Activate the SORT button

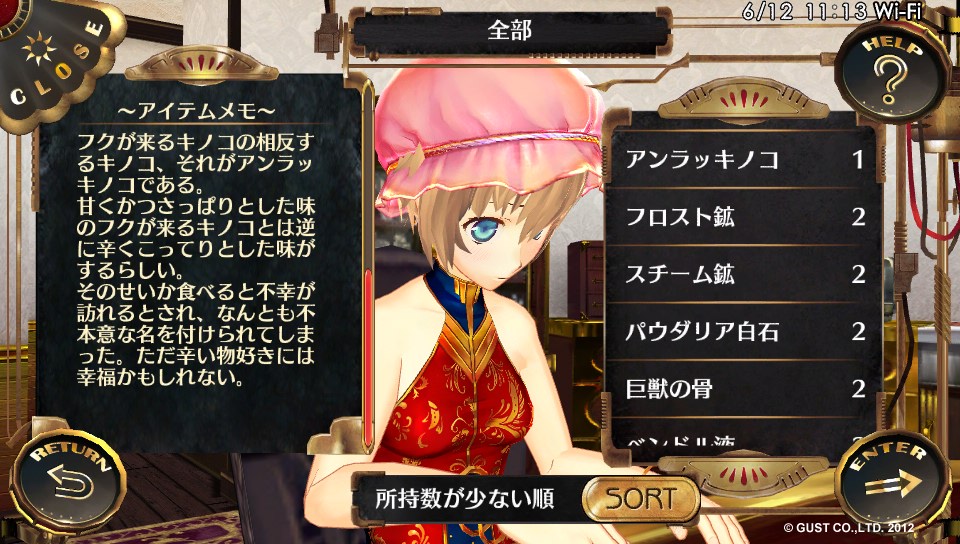[x=640, y=498]
